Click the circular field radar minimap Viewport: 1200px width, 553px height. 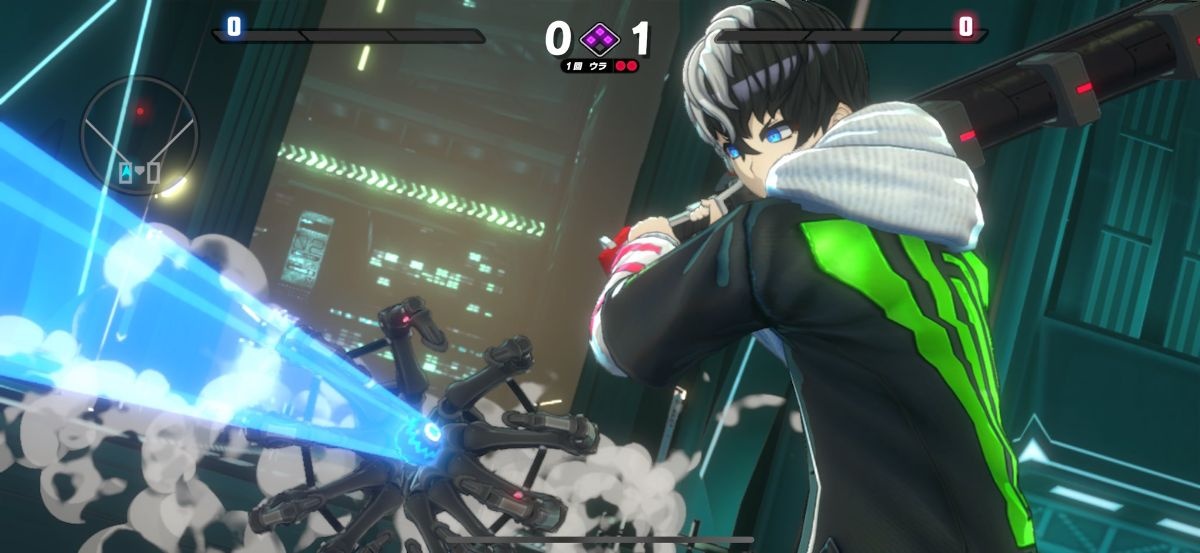coord(139,136)
